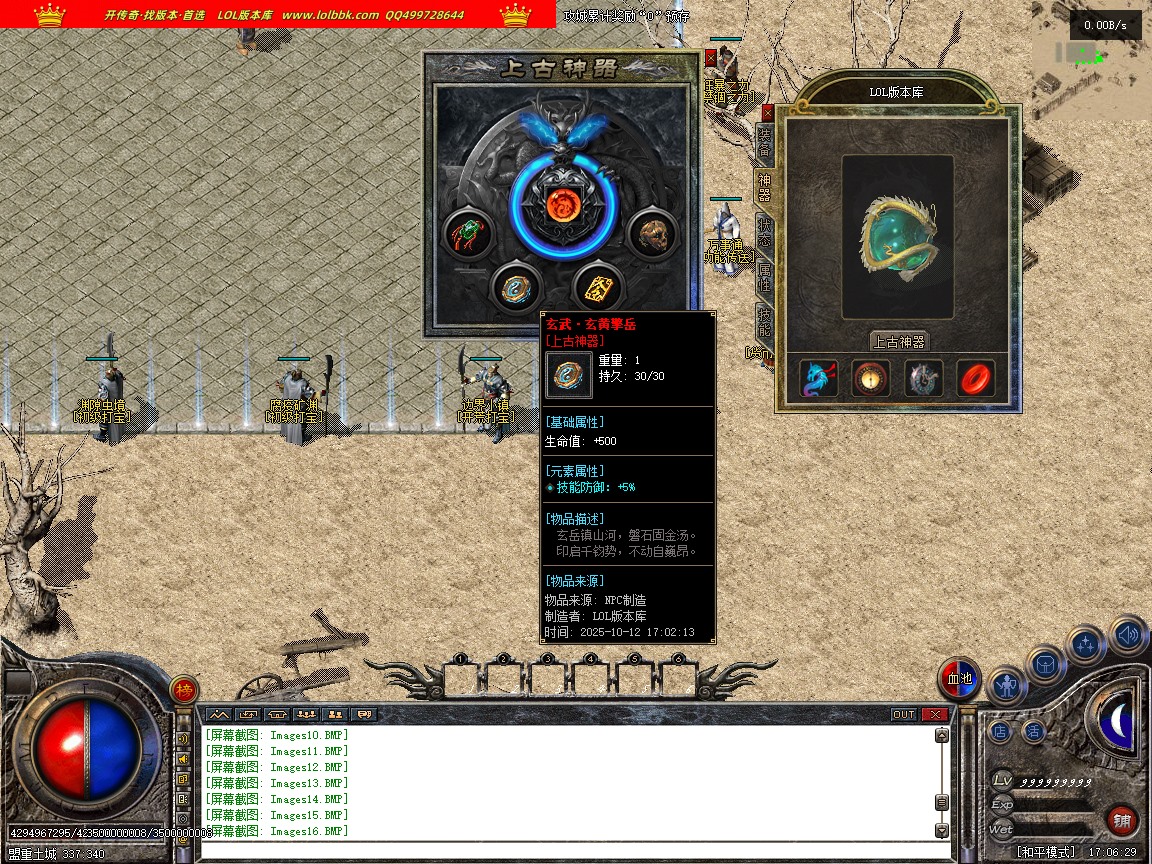Screen dimensions: 1152x864
Task: Select the golden talisman card artifact slot
Action: pyautogui.click(x=600, y=288)
